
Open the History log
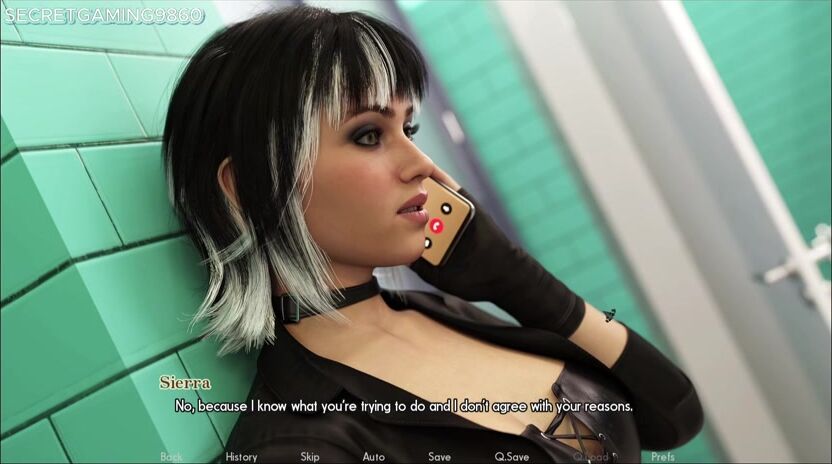tap(241, 457)
